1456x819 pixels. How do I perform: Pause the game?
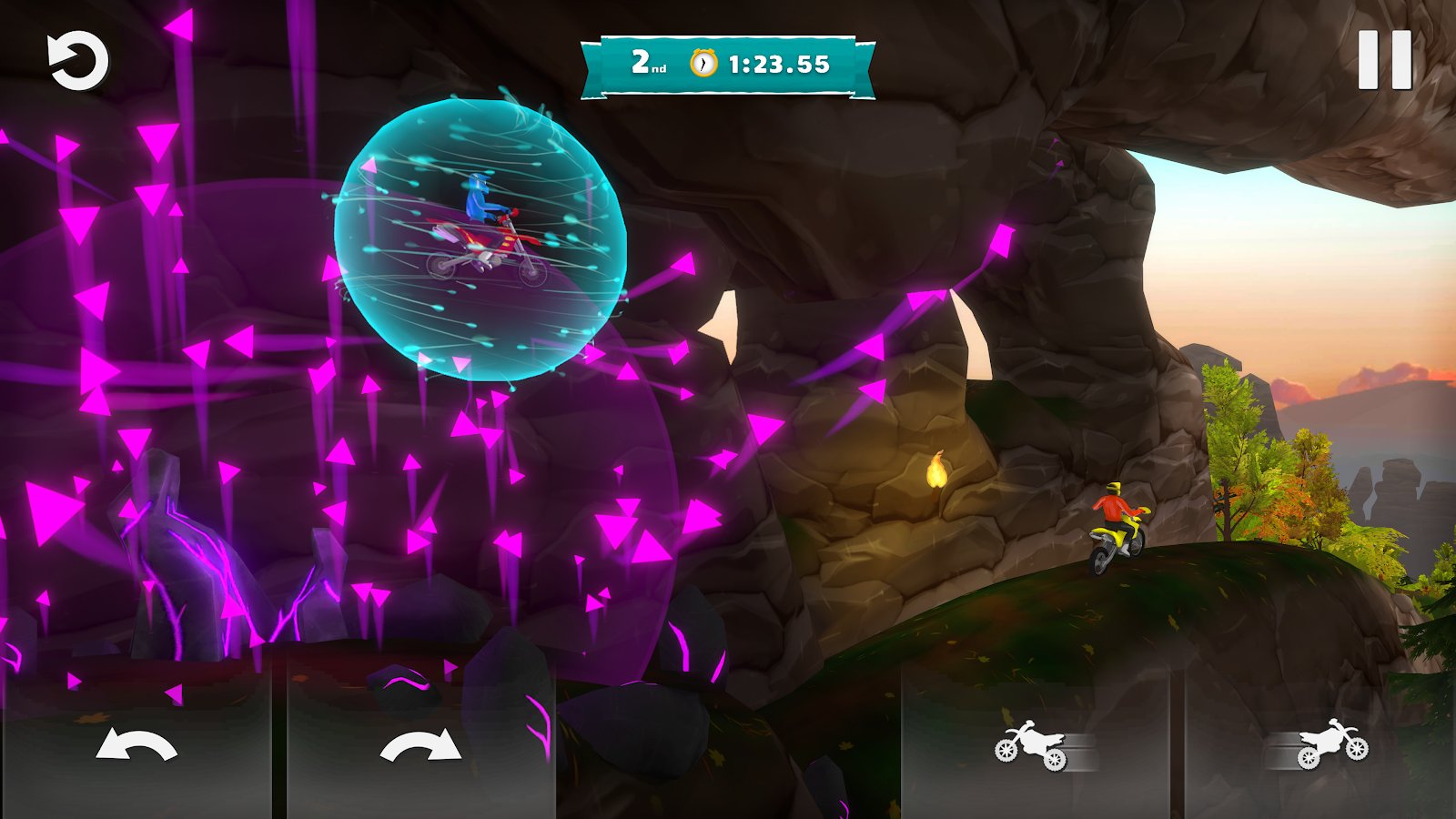[x=1384, y=60]
